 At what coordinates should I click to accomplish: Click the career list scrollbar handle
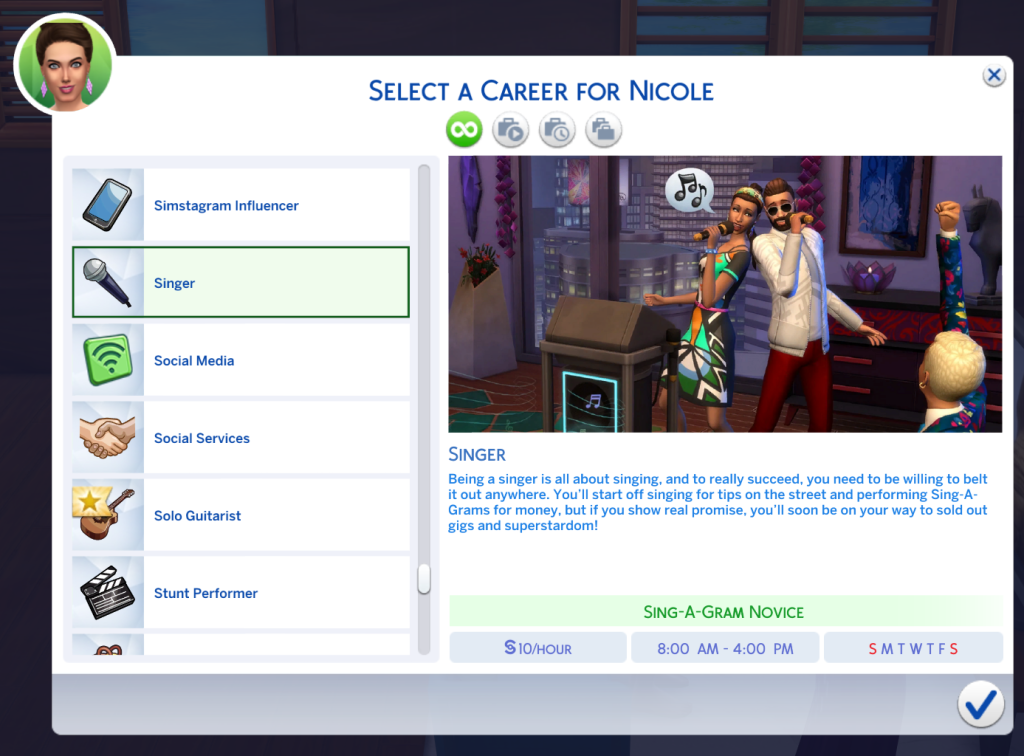point(424,579)
